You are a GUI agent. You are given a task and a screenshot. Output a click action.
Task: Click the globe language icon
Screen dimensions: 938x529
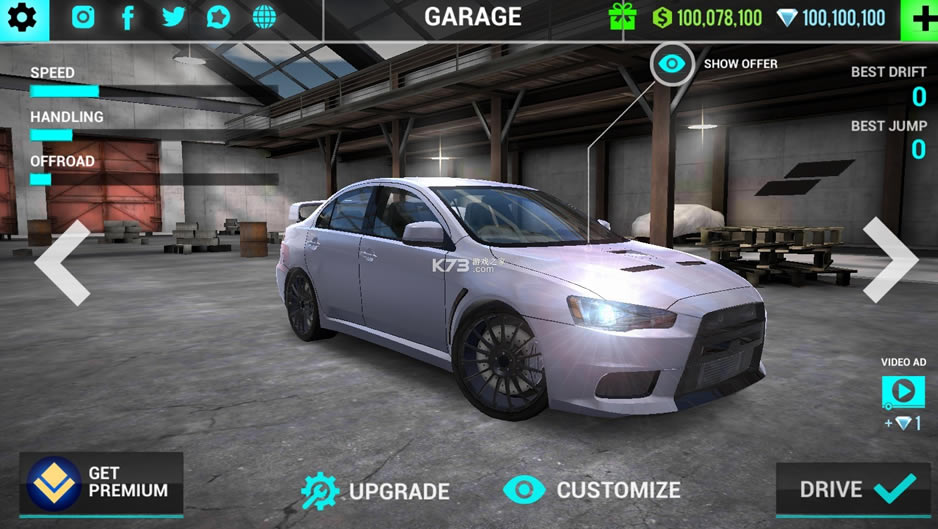264,17
